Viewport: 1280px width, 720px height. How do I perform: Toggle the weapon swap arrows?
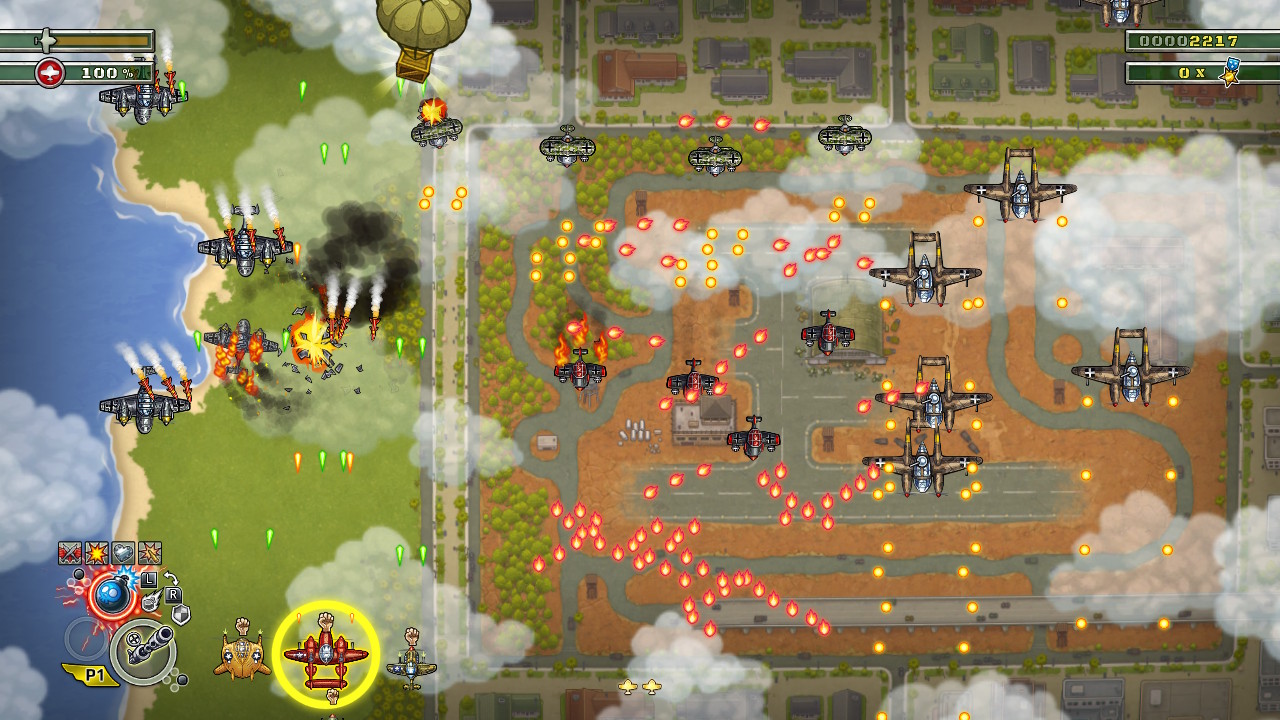tap(172, 577)
